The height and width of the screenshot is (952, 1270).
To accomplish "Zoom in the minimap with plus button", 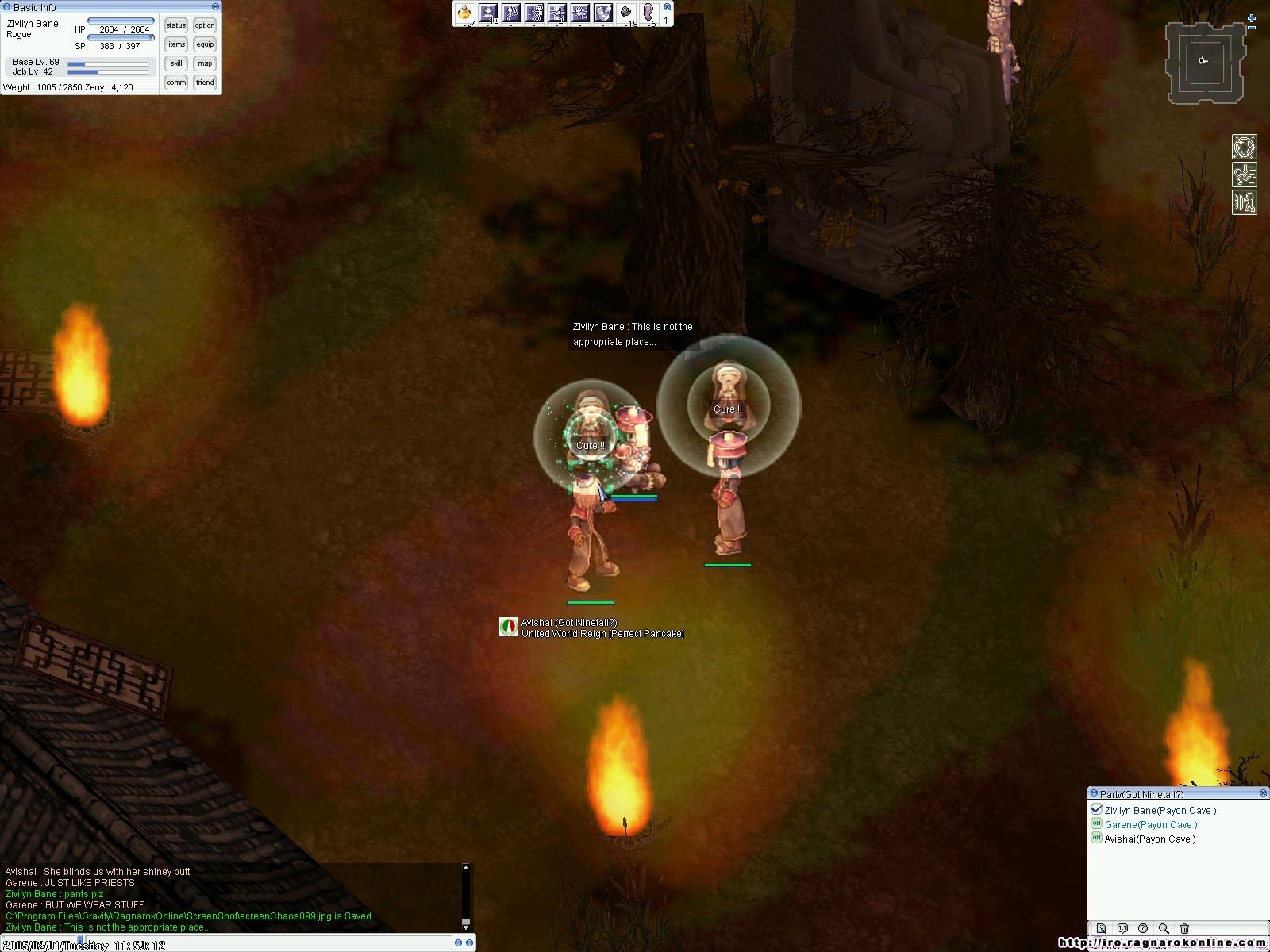I will (1252, 18).
